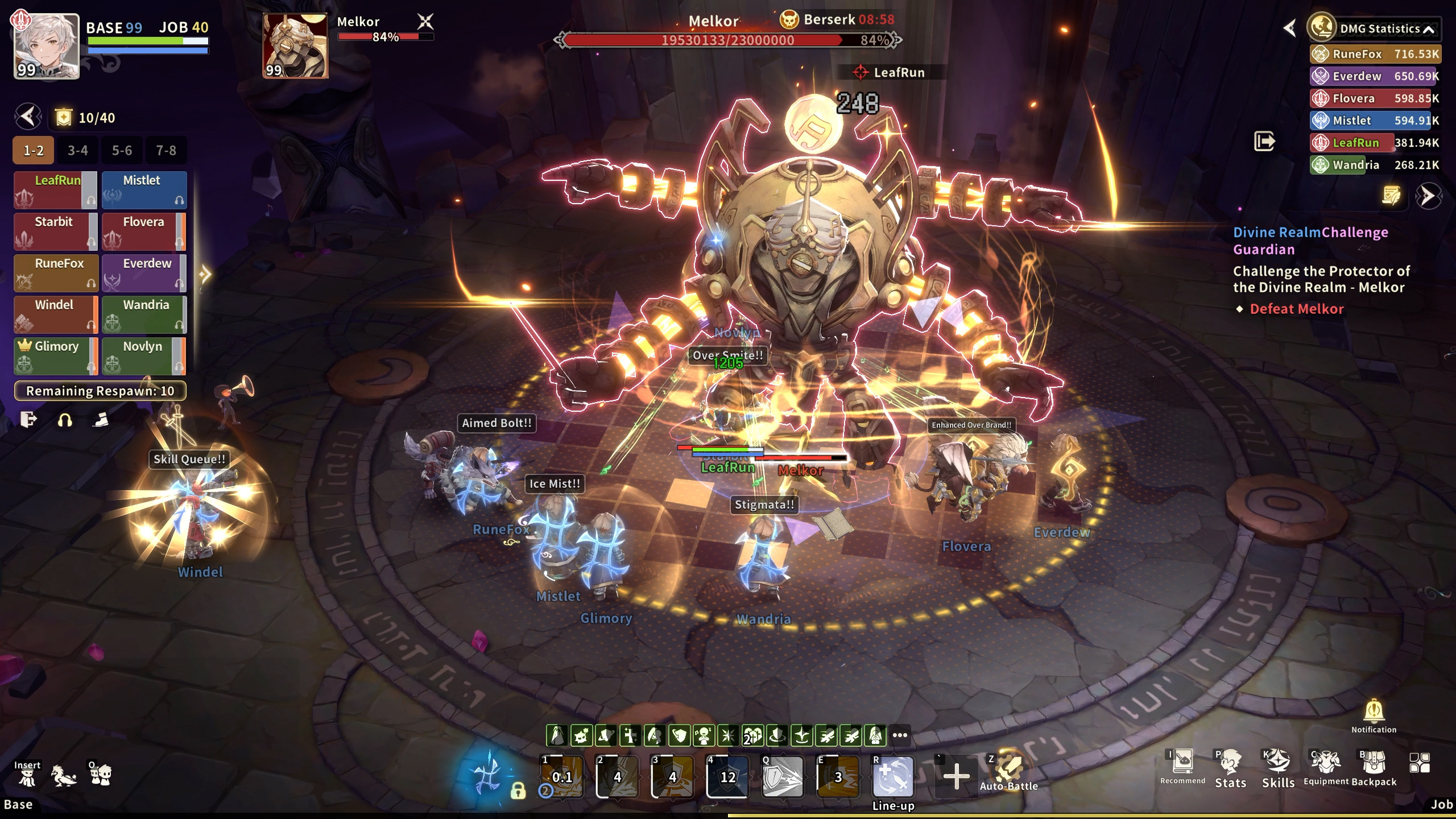
Task: Collapse the DMG Statistics panel
Action: (1428, 30)
